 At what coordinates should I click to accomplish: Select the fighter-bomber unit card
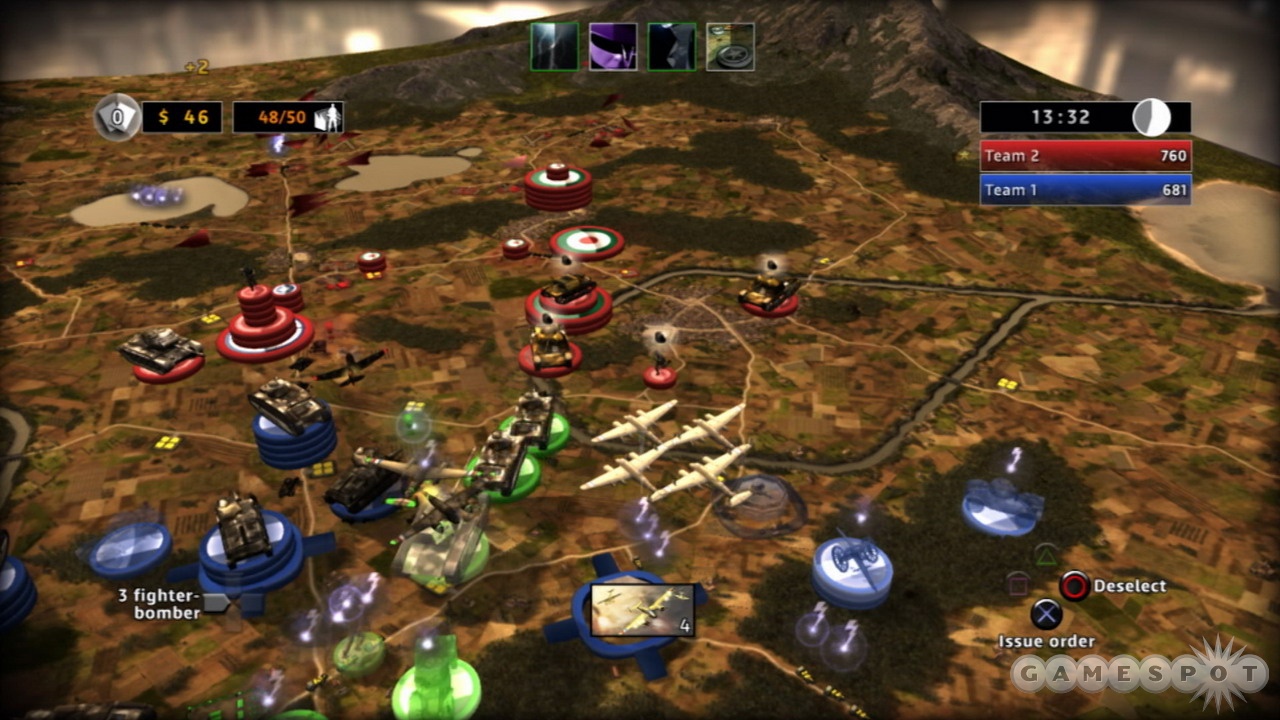643,611
